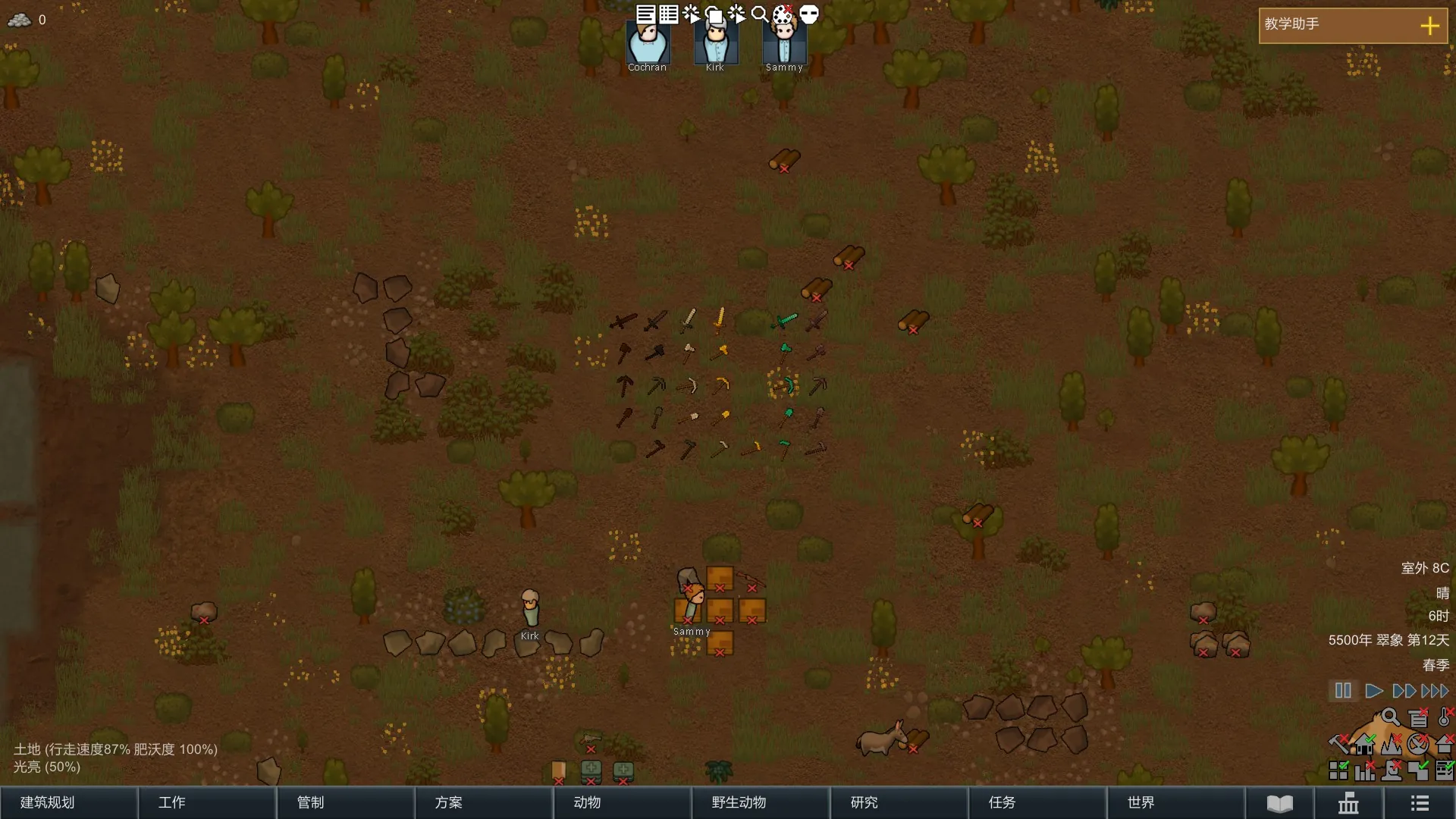Toggle the temperature thermometer overlay

(x=1445, y=717)
